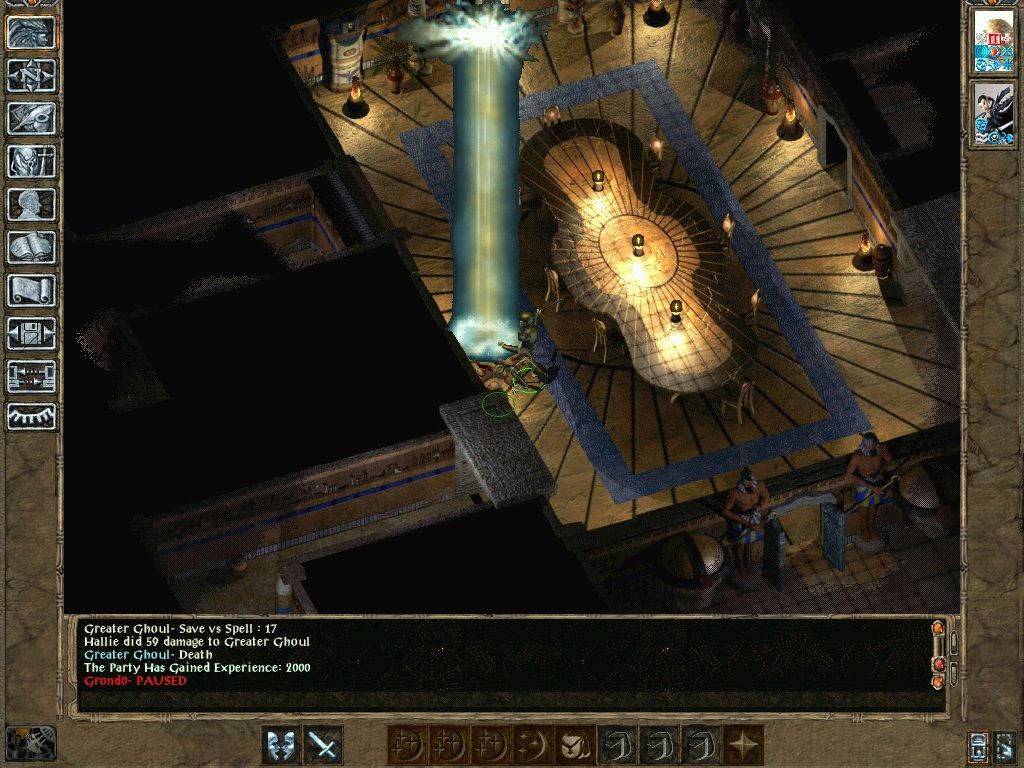The image size is (1024, 768).
Task: Open the area map via compass icon
Action: click(32, 75)
